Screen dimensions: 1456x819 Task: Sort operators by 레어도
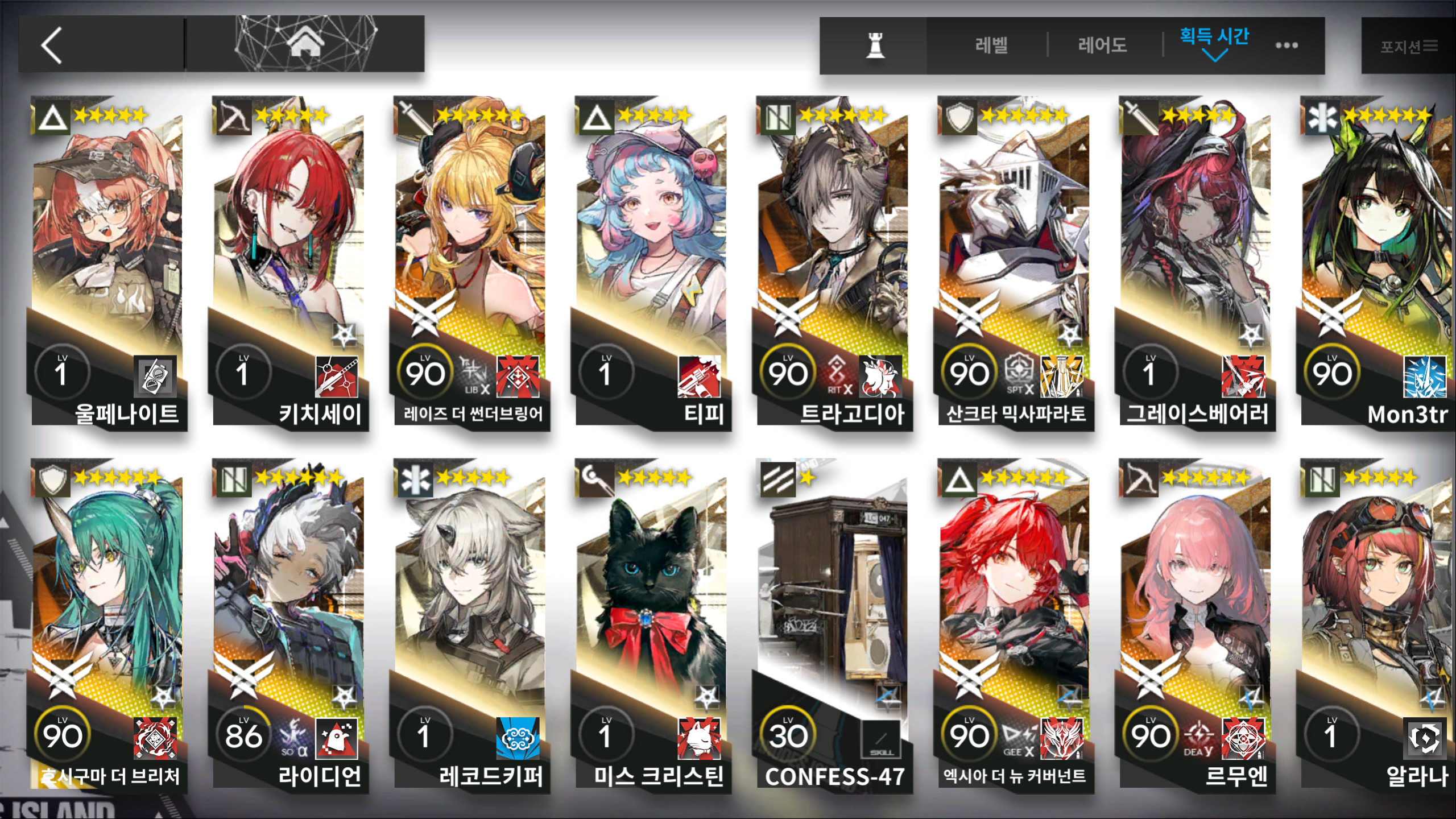click(x=1102, y=45)
